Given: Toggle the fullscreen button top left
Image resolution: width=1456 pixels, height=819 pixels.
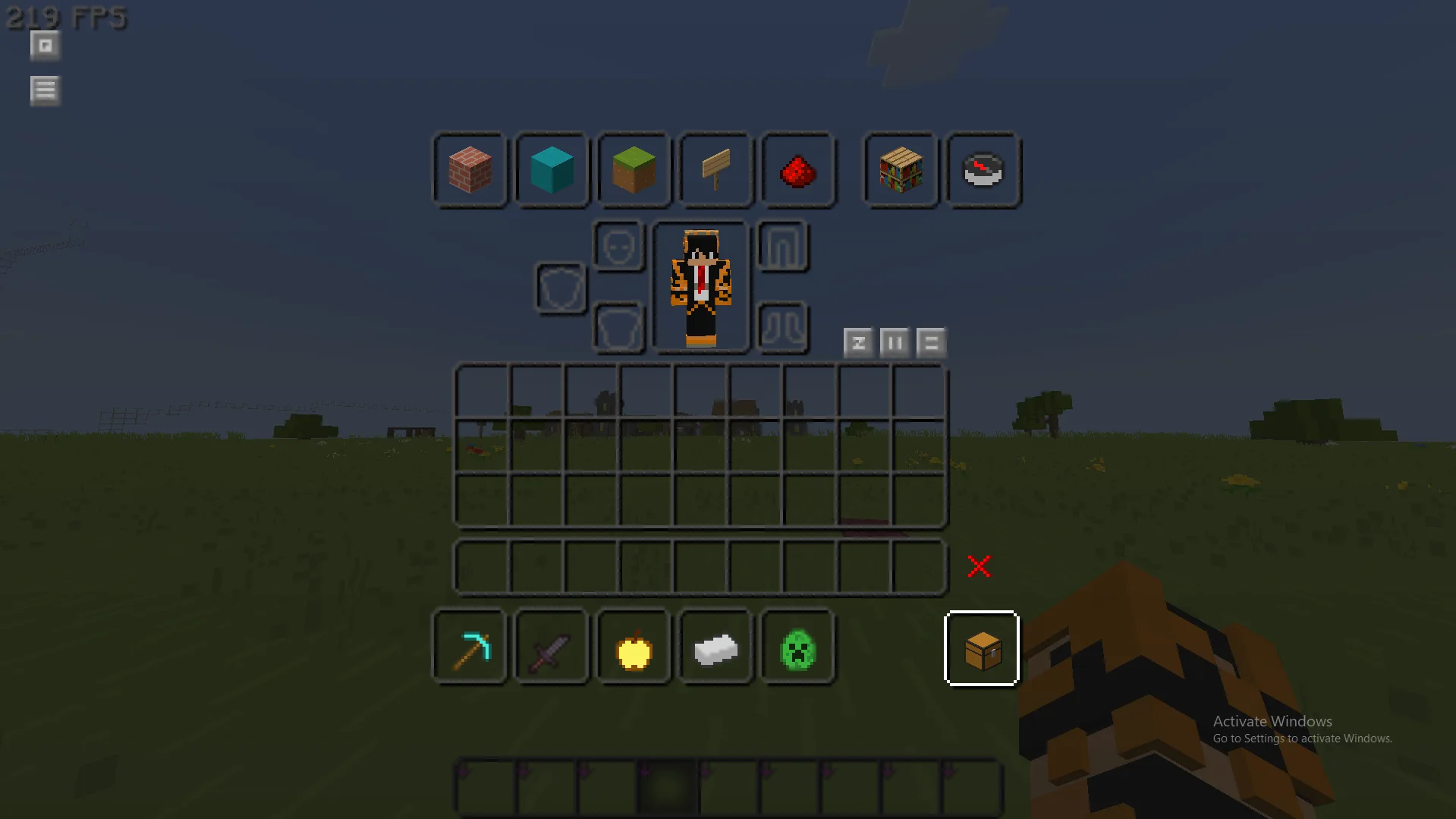Looking at the screenshot, I should click(44, 46).
